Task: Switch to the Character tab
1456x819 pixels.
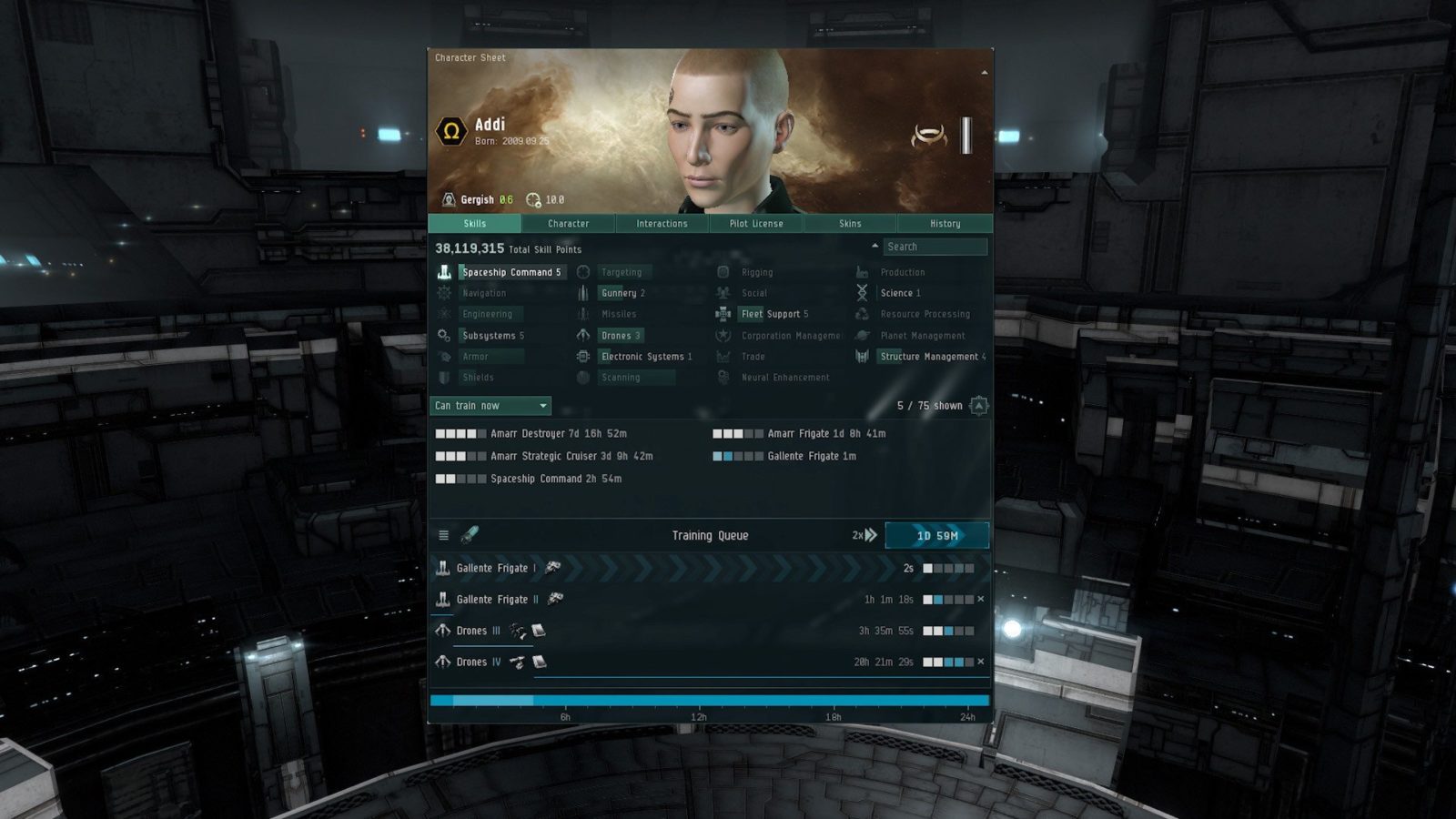Action: pos(568,224)
